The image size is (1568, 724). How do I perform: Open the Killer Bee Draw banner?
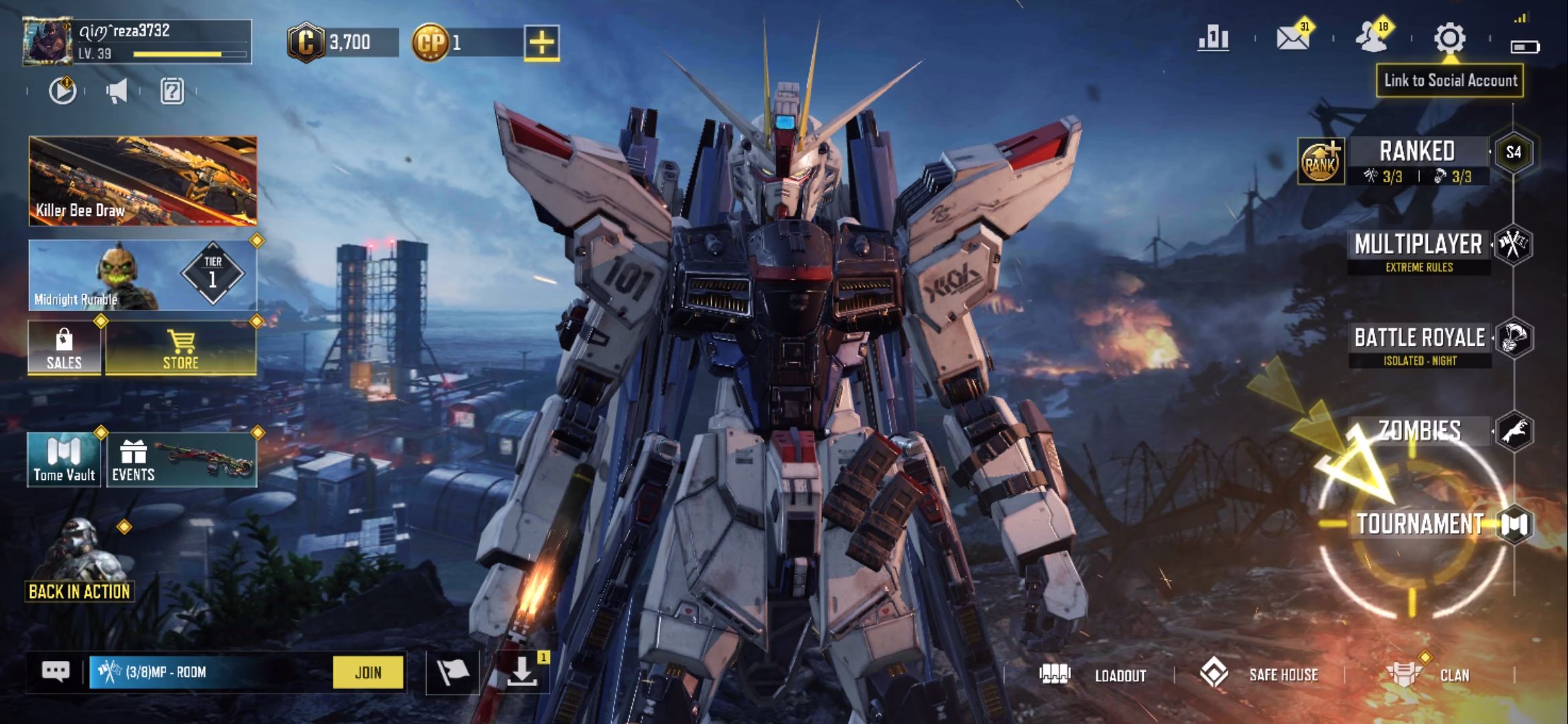tap(143, 181)
